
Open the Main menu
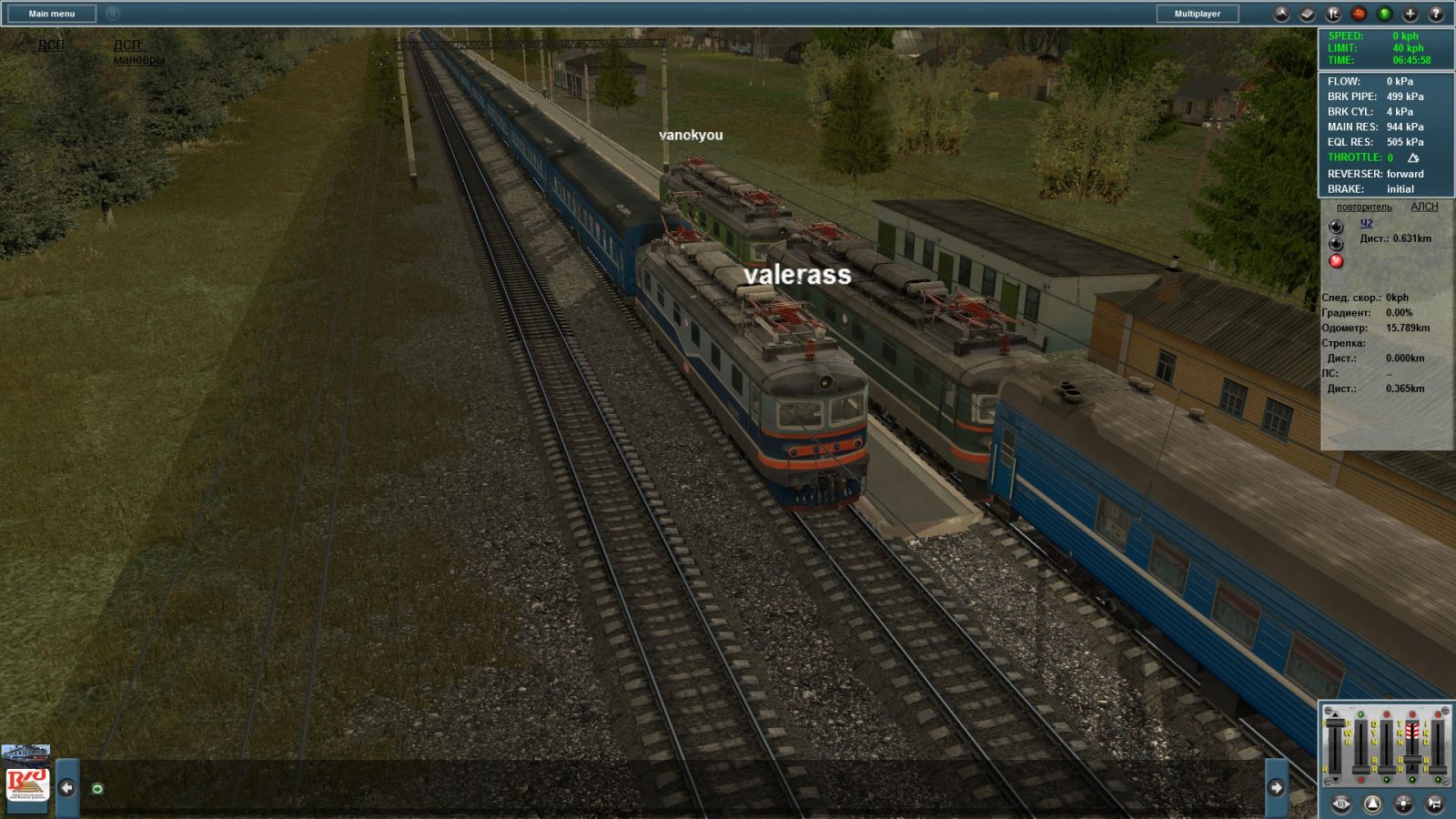point(52,14)
